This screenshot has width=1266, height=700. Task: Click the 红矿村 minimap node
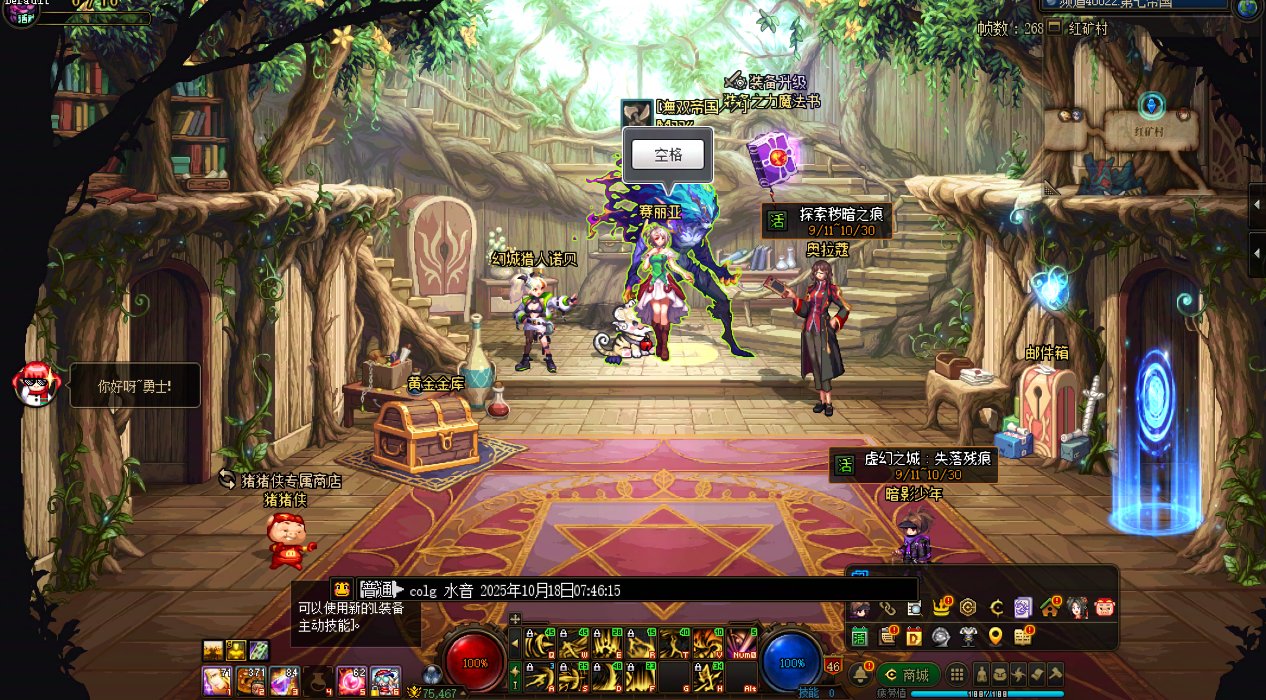[1152, 130]
